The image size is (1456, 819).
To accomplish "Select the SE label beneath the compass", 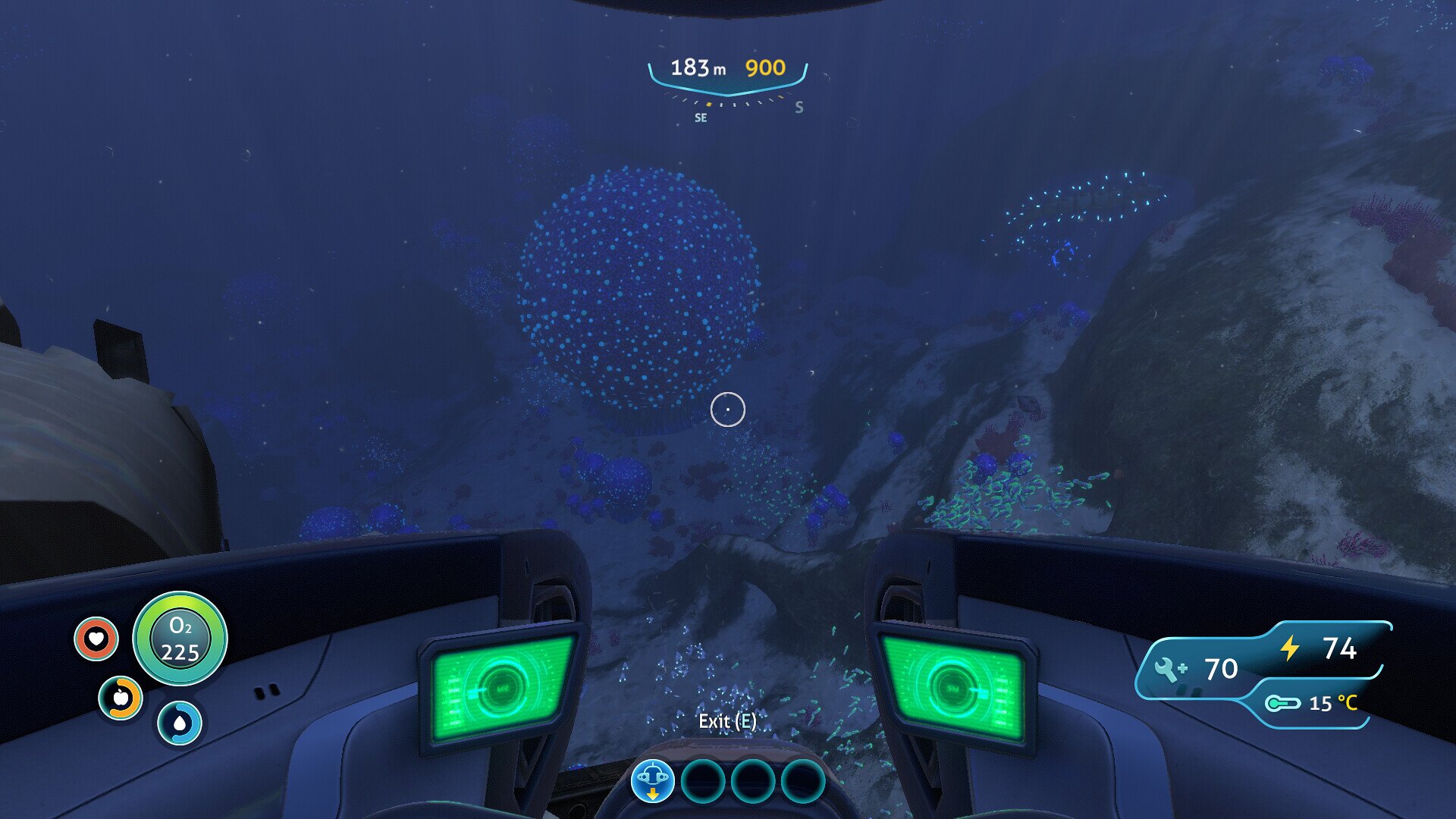I will 700,117.
